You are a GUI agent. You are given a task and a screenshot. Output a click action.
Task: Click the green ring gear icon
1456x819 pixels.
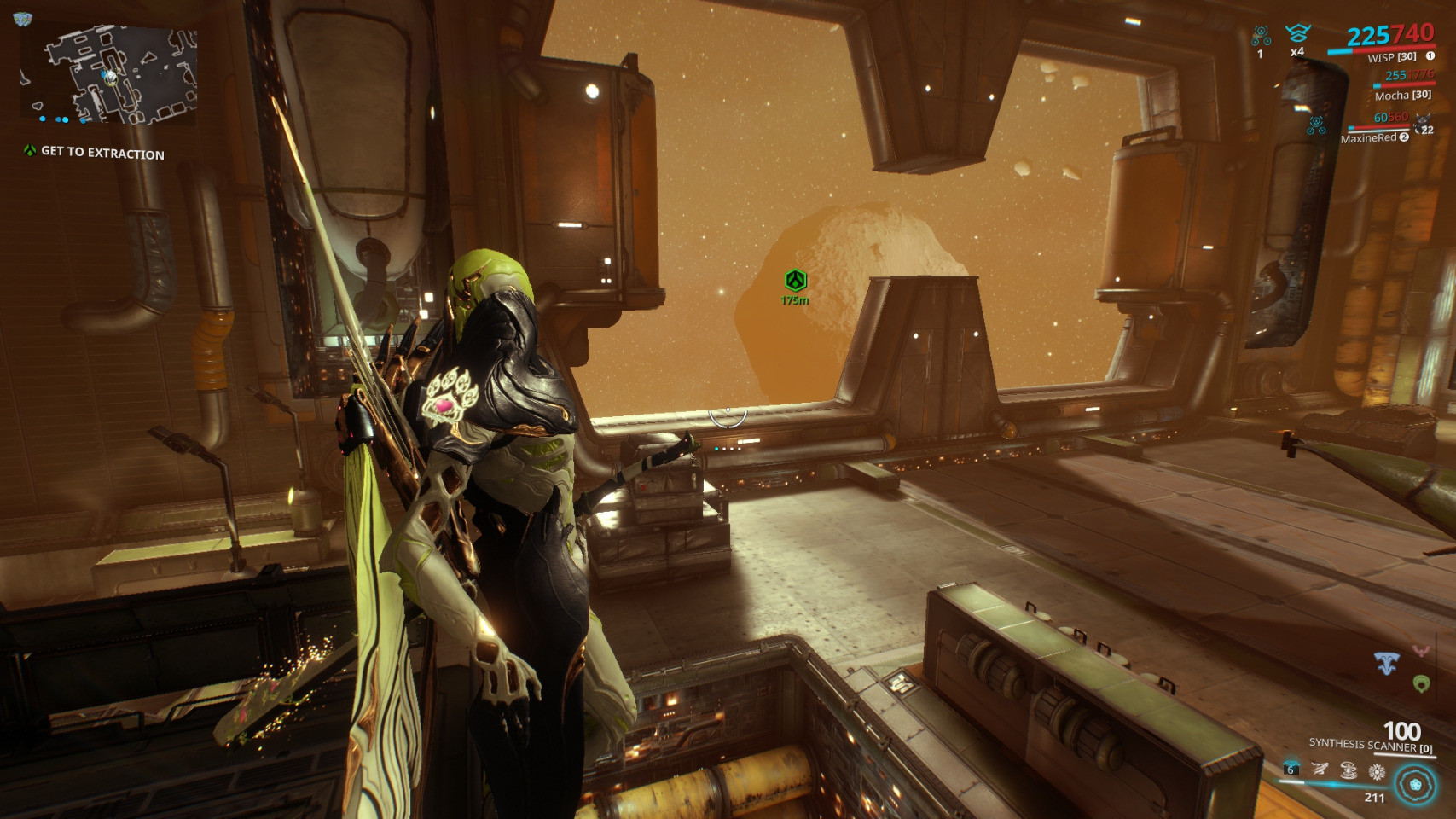tap(1421, 683)
